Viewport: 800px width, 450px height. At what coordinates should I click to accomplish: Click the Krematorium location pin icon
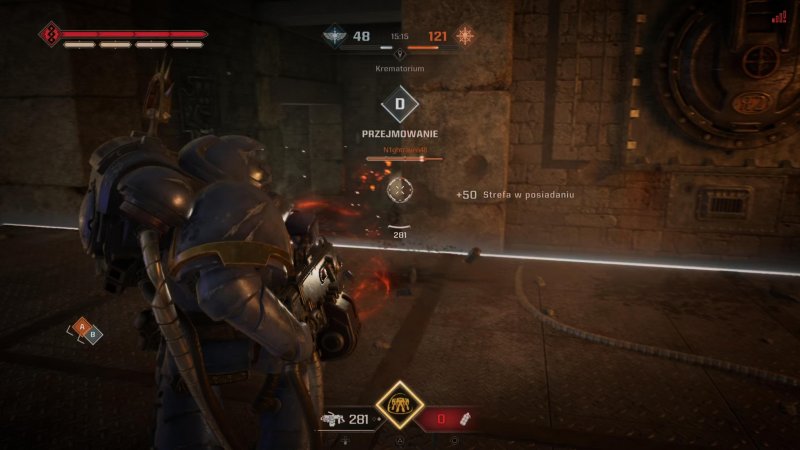coord(400,54)
